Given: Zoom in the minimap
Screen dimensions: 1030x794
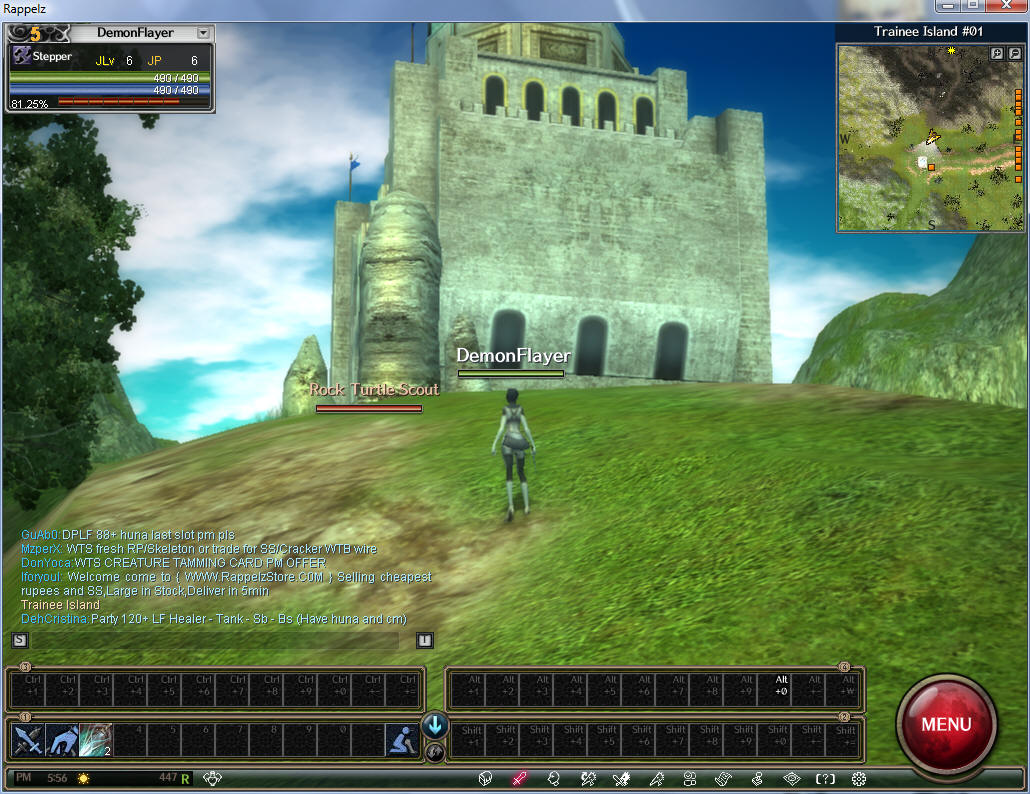Looking at the screenshot, I should pyautogui.click(x=996, y=54).
